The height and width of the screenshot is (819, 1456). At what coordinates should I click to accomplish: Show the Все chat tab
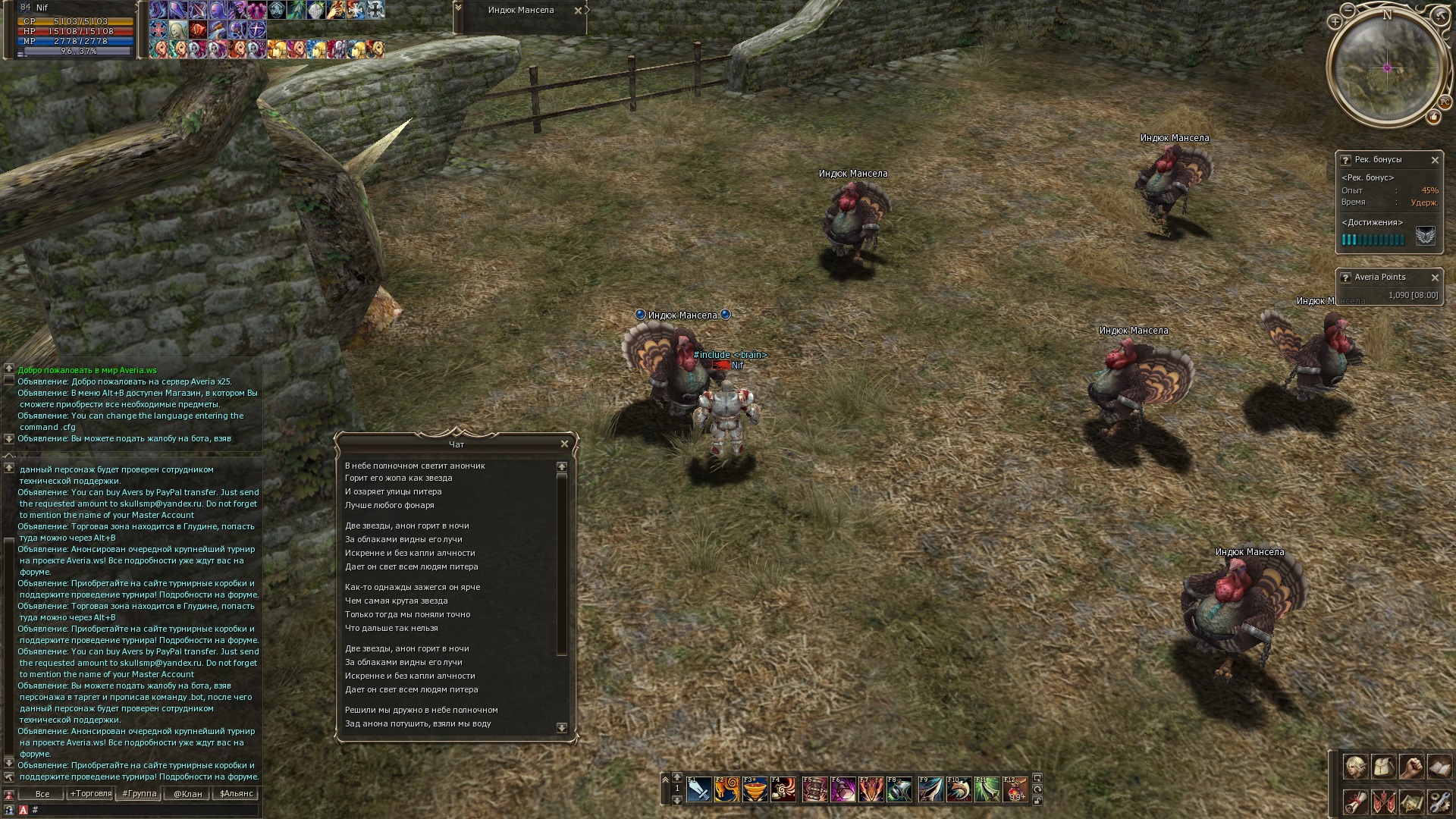[42, 794]
